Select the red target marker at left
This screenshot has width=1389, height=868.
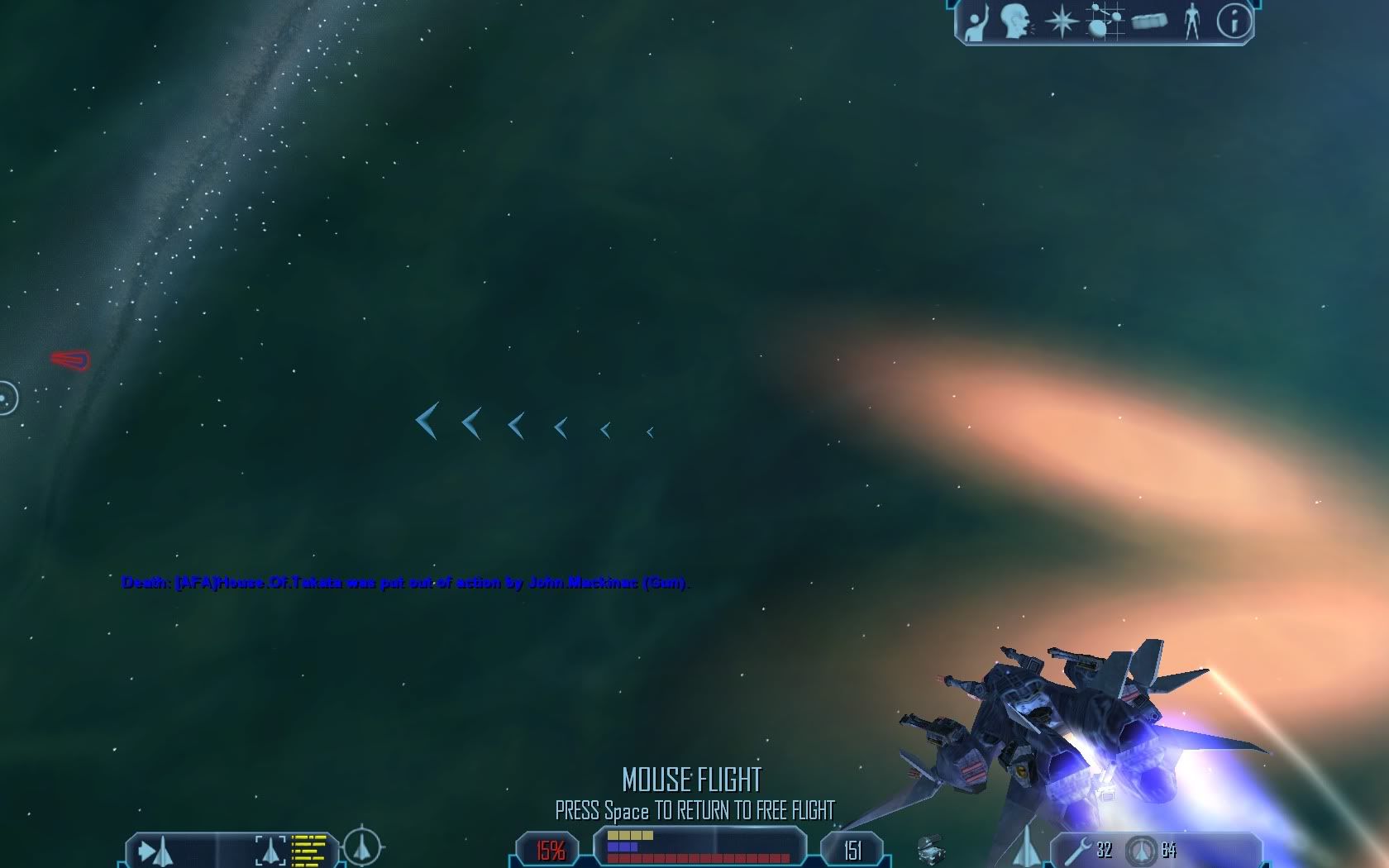coord(71,360)
